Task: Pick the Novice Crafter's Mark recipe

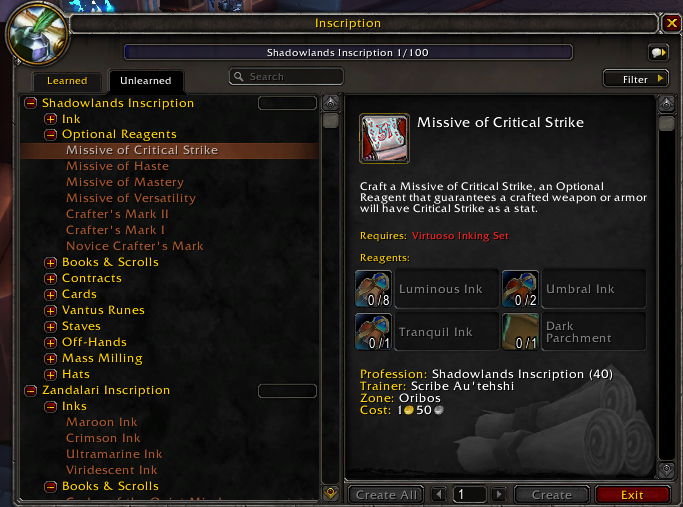Action: click(134, 246)
